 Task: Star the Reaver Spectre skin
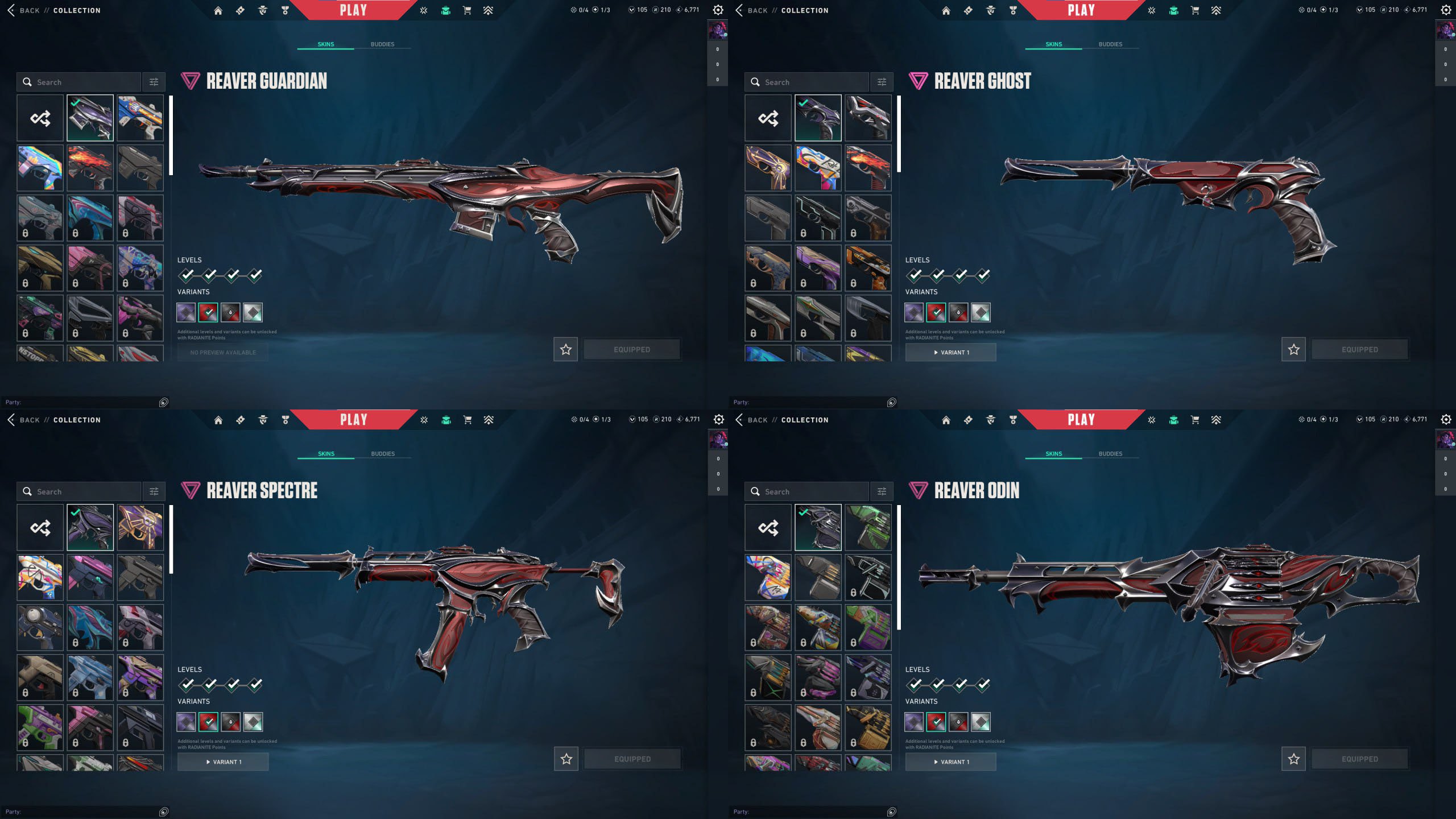coord(565,759)
